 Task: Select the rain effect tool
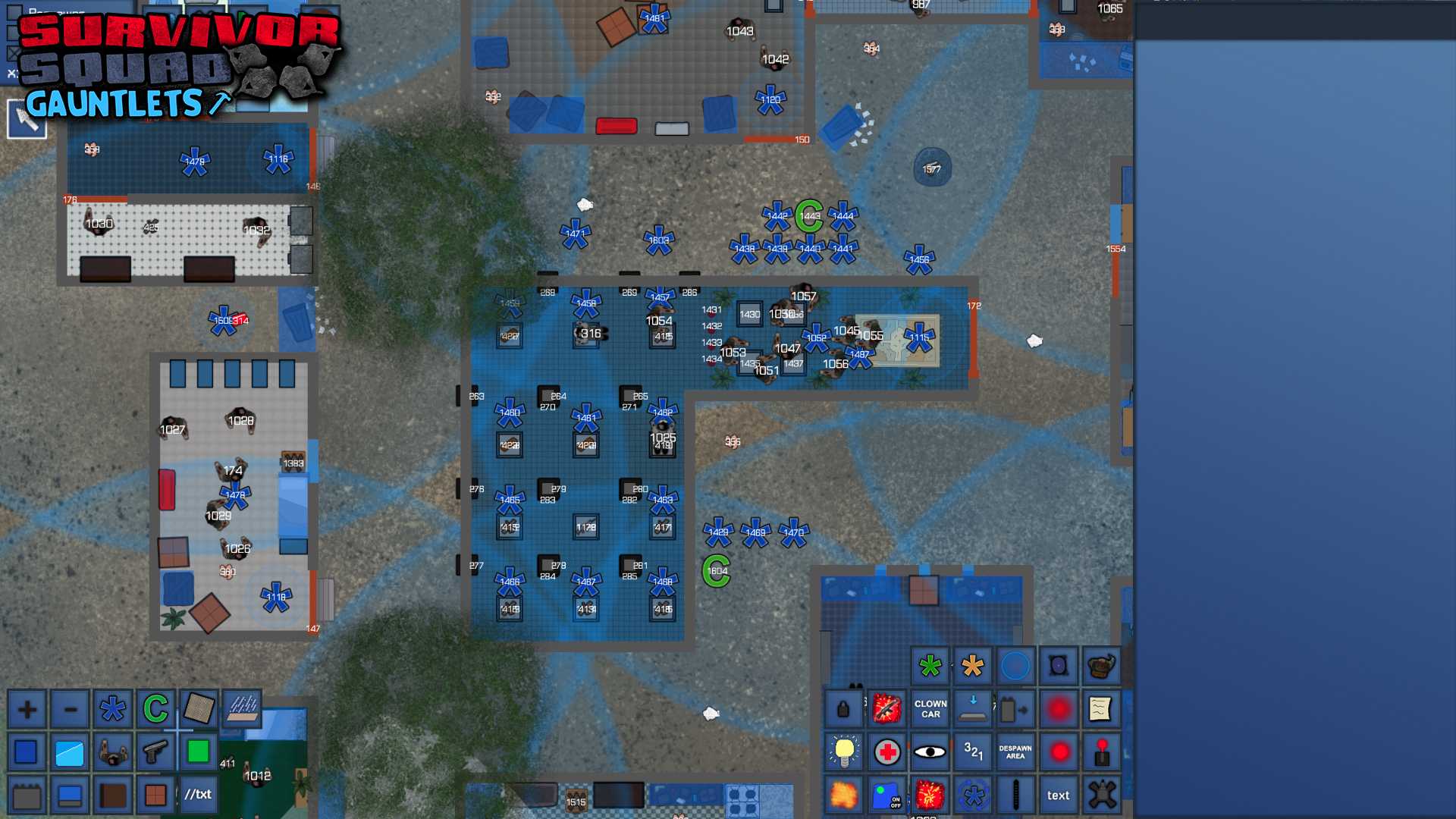pyautogui.click(x=242, y=708)
